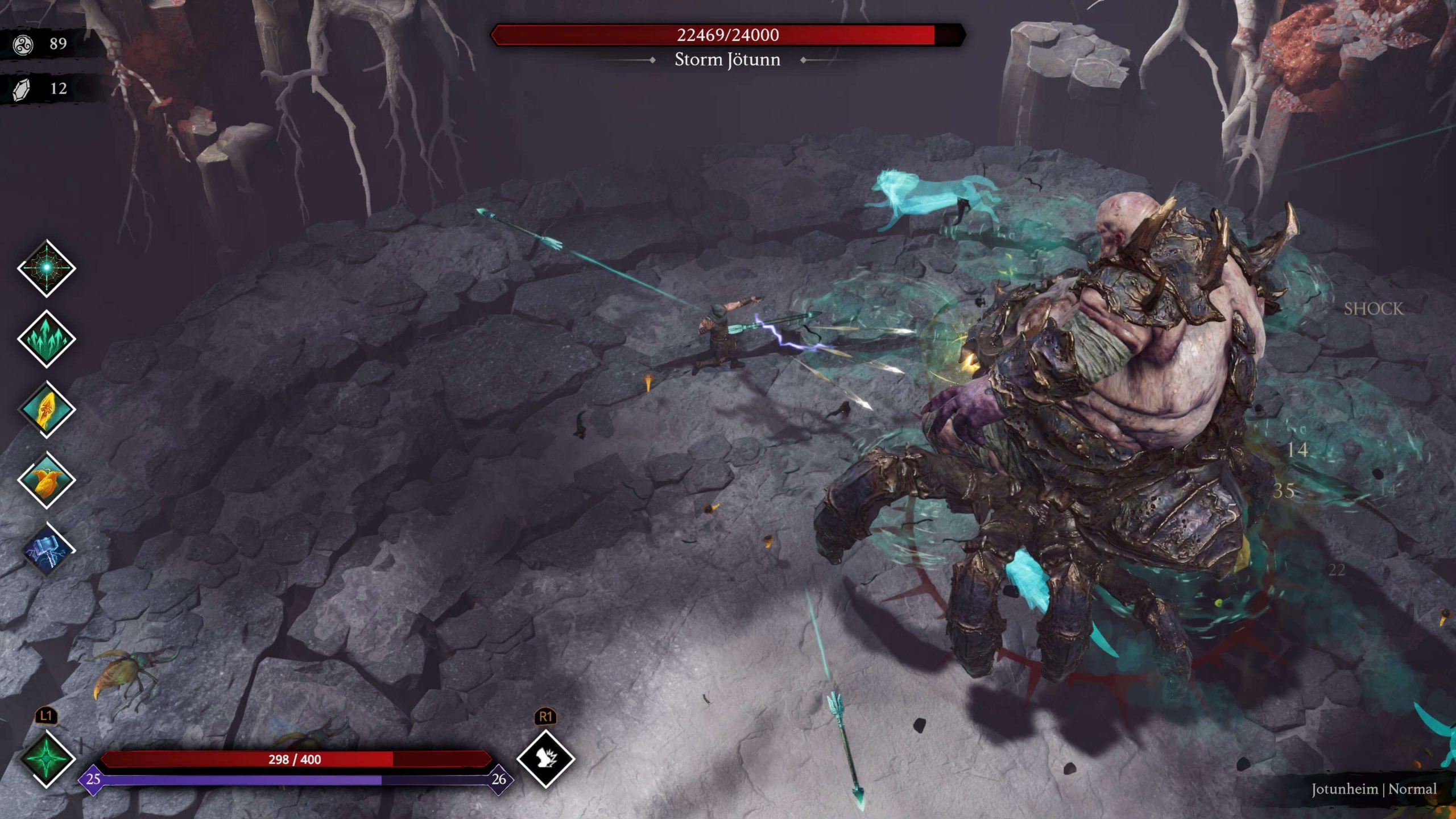Activate the green four-point star ability
Viewport: 1456px width, 819px height.
click(x=47, y=759)
